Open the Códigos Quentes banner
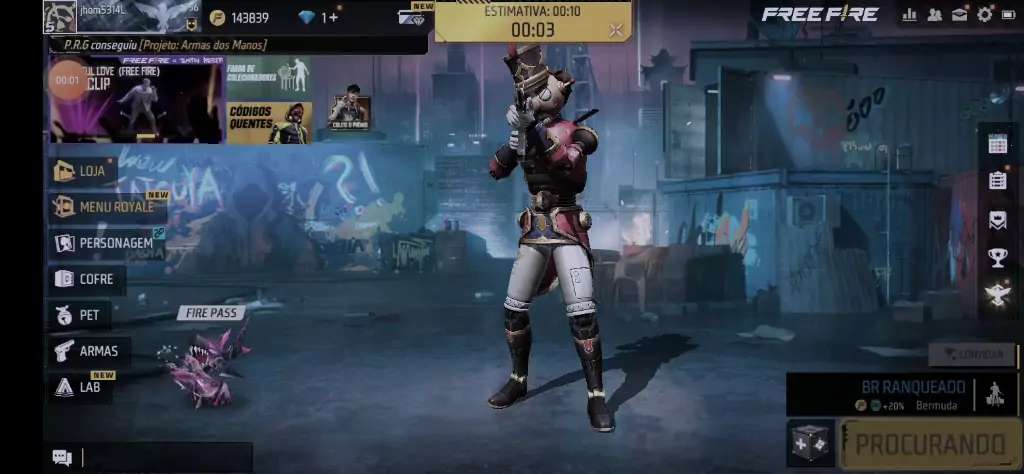 268,123
